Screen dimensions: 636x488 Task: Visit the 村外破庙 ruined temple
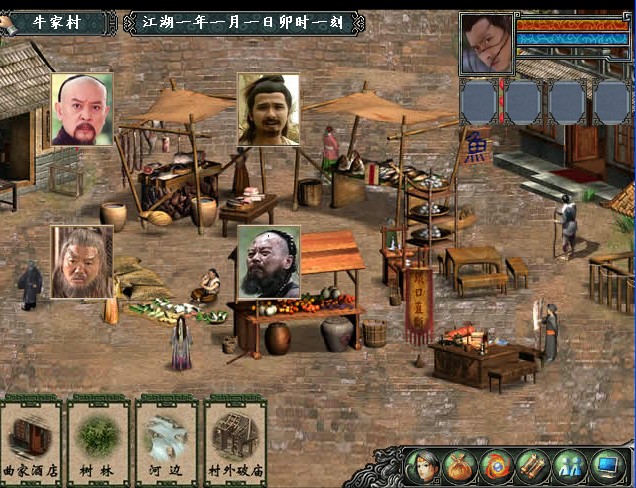pos(235,440)
